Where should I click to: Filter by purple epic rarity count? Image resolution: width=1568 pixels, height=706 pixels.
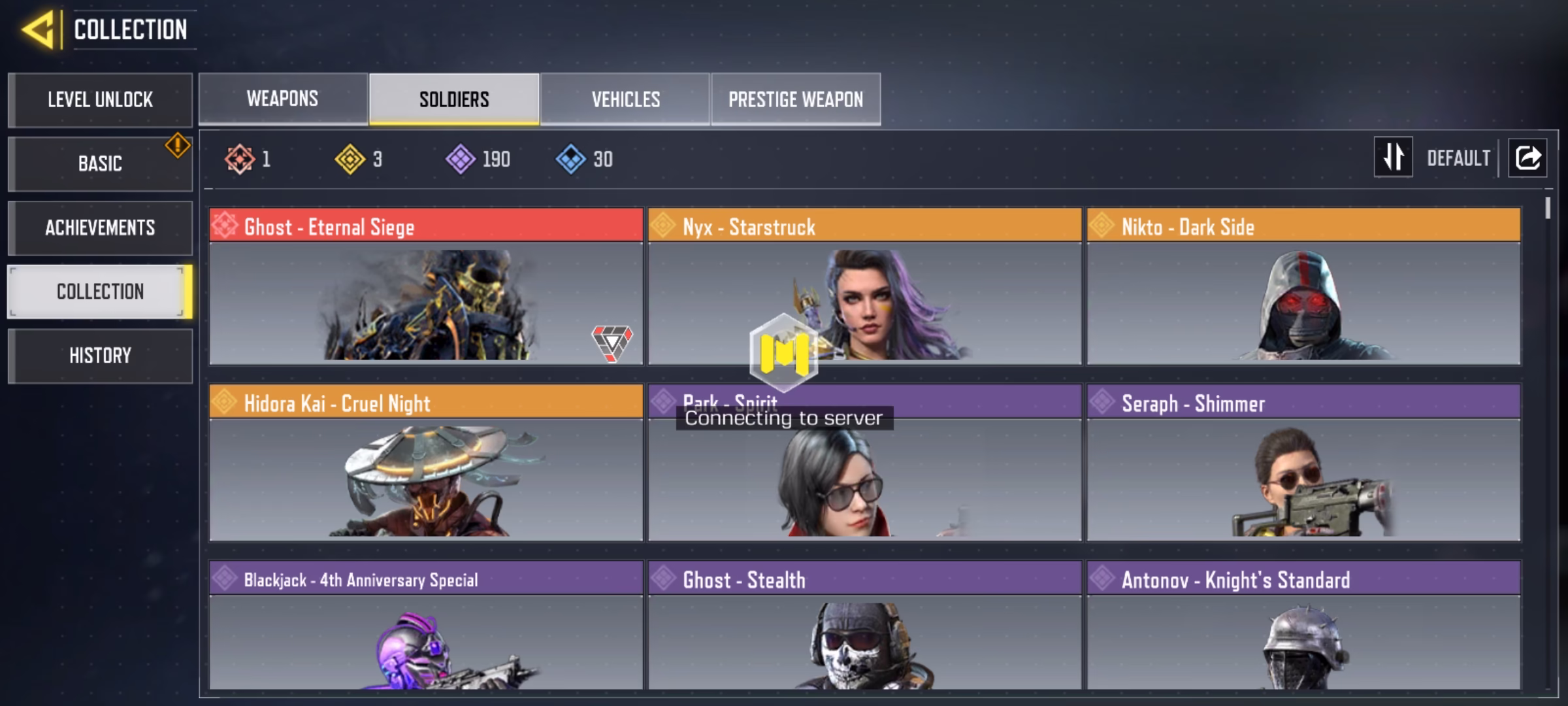pos(478,159)
